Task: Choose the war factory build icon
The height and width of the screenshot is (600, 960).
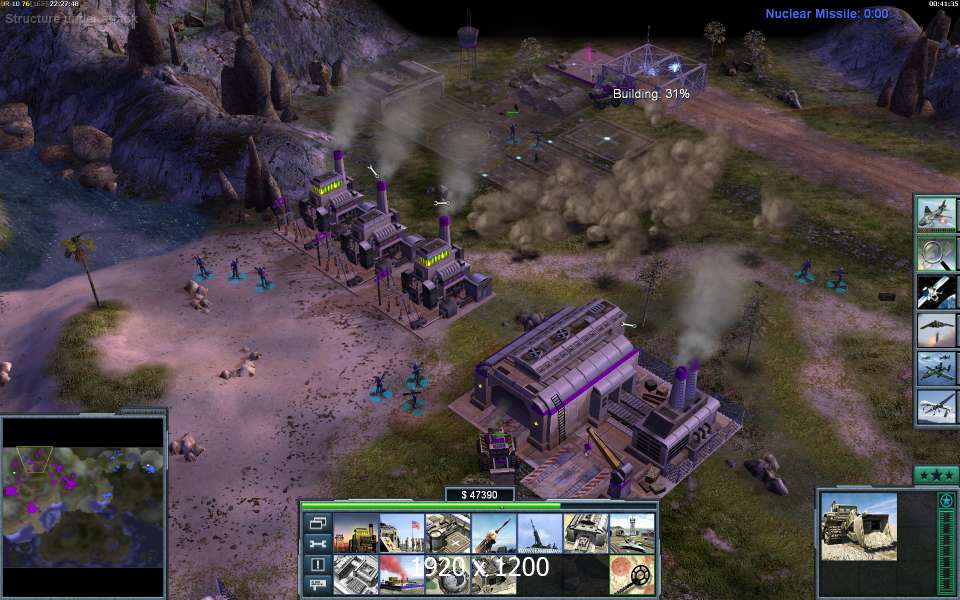Action: (585, 533)
